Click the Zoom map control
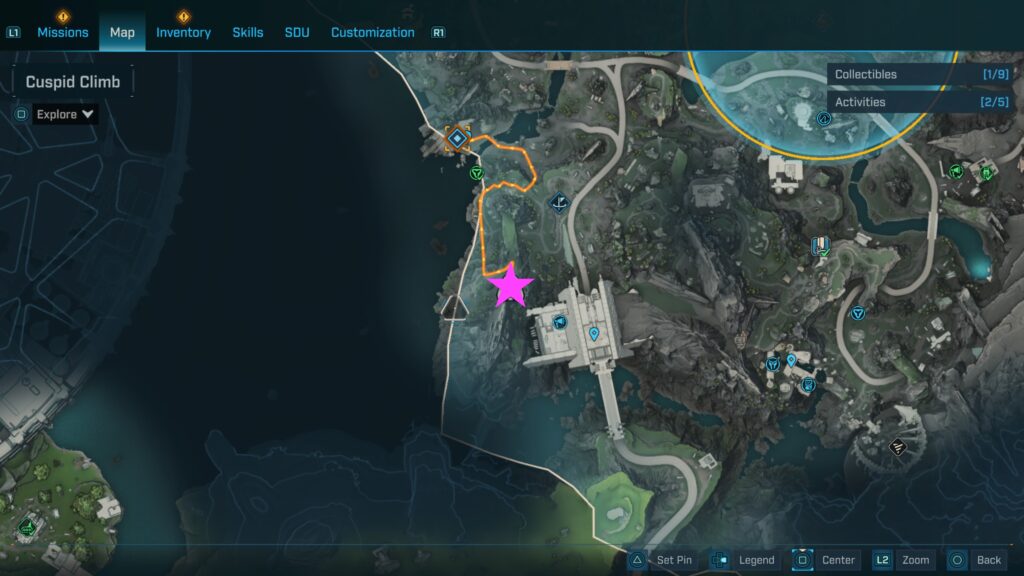1024x576 pixels. coord(903,560)
